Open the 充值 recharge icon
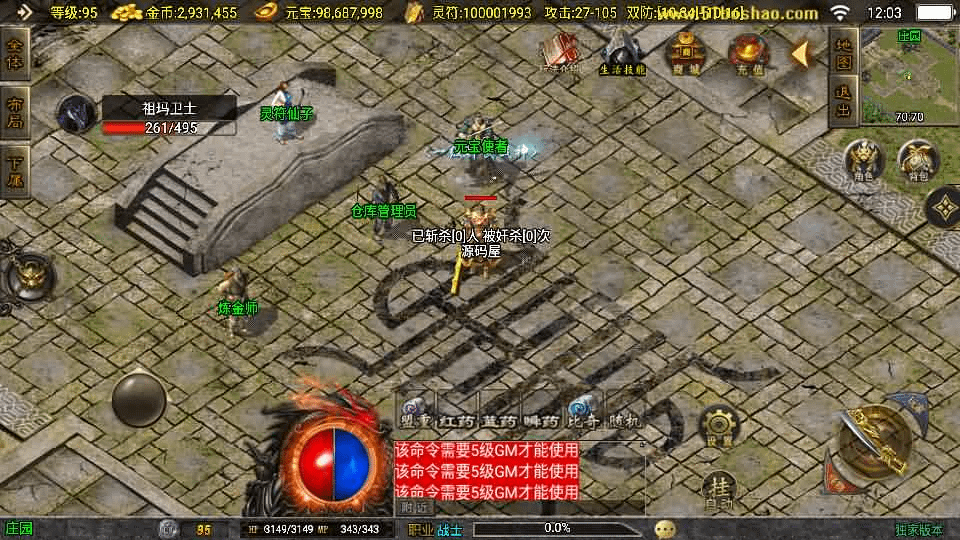 tap(747, 52)
